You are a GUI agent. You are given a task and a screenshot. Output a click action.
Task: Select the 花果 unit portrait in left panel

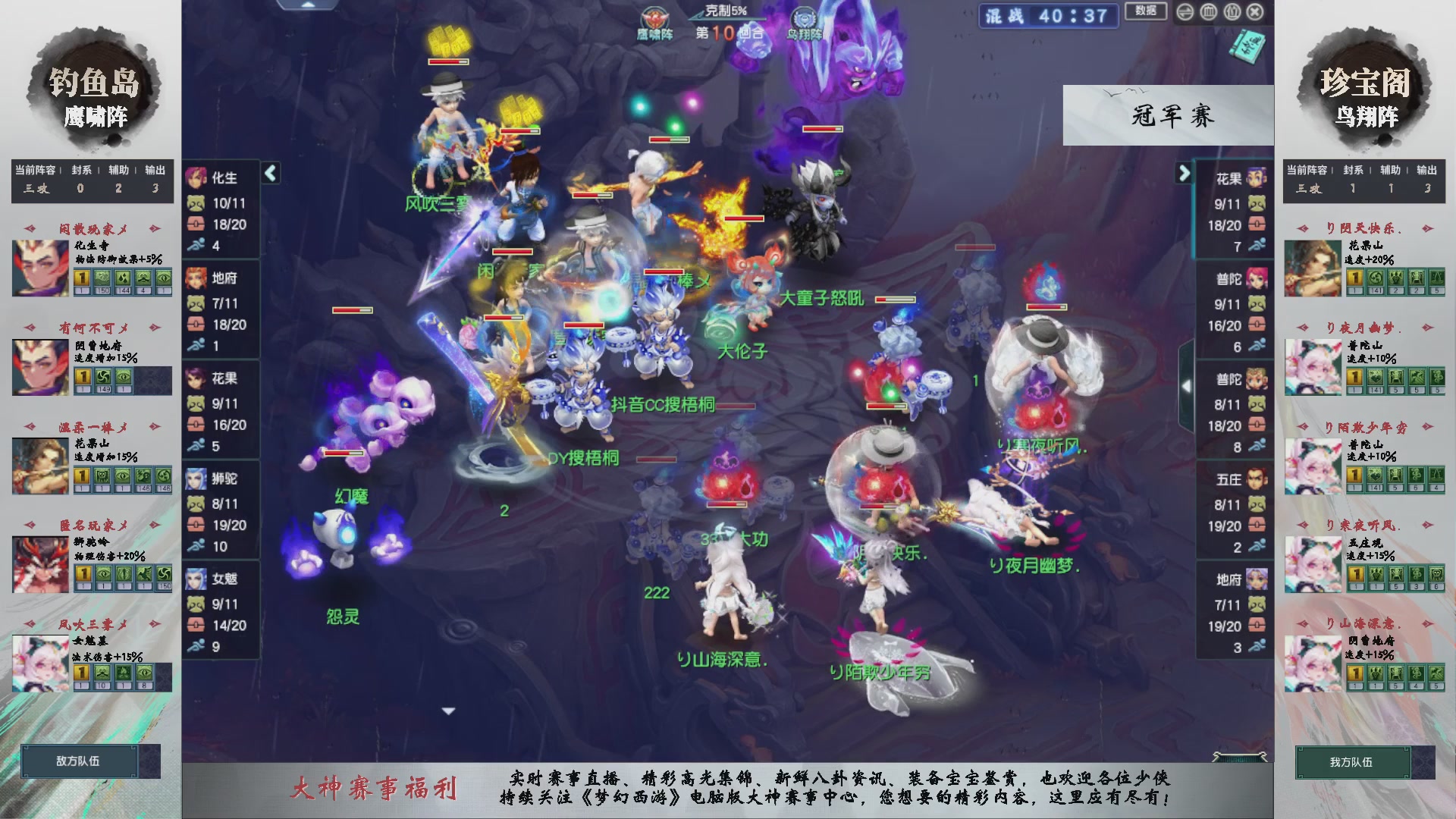[x=199, y=379]
